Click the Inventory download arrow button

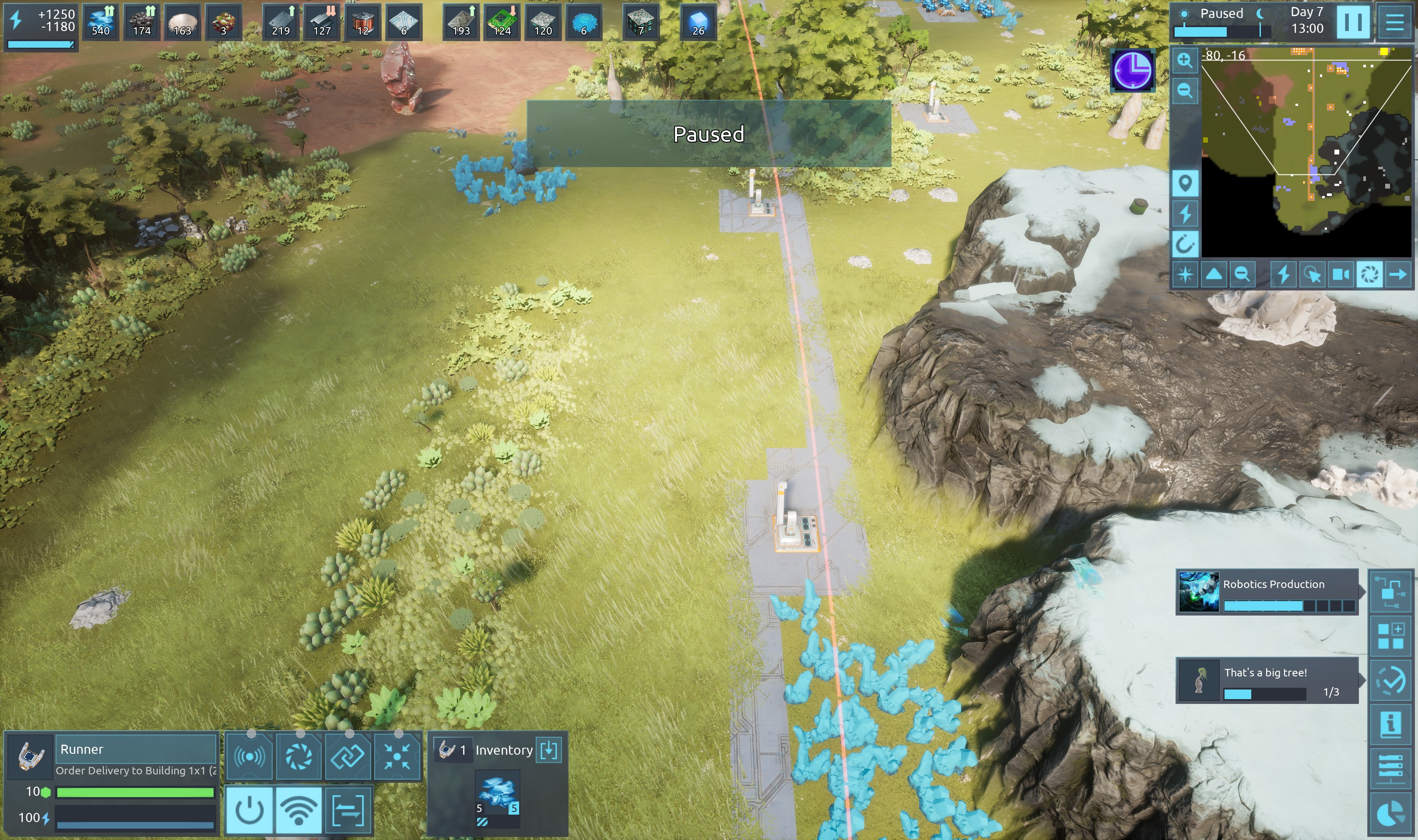[x=548, y=750]
